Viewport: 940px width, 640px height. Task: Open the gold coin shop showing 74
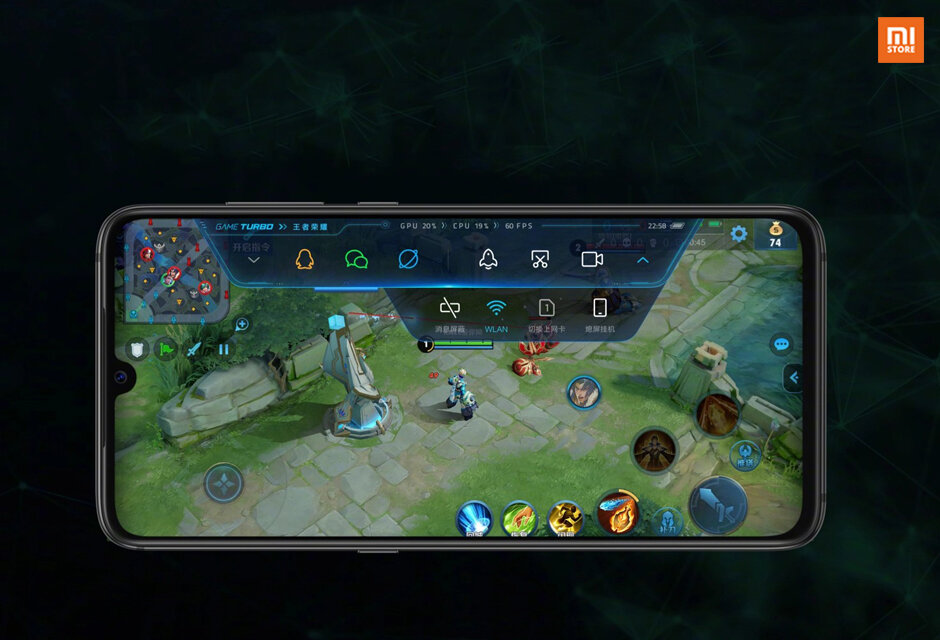(x=775, y=235)
